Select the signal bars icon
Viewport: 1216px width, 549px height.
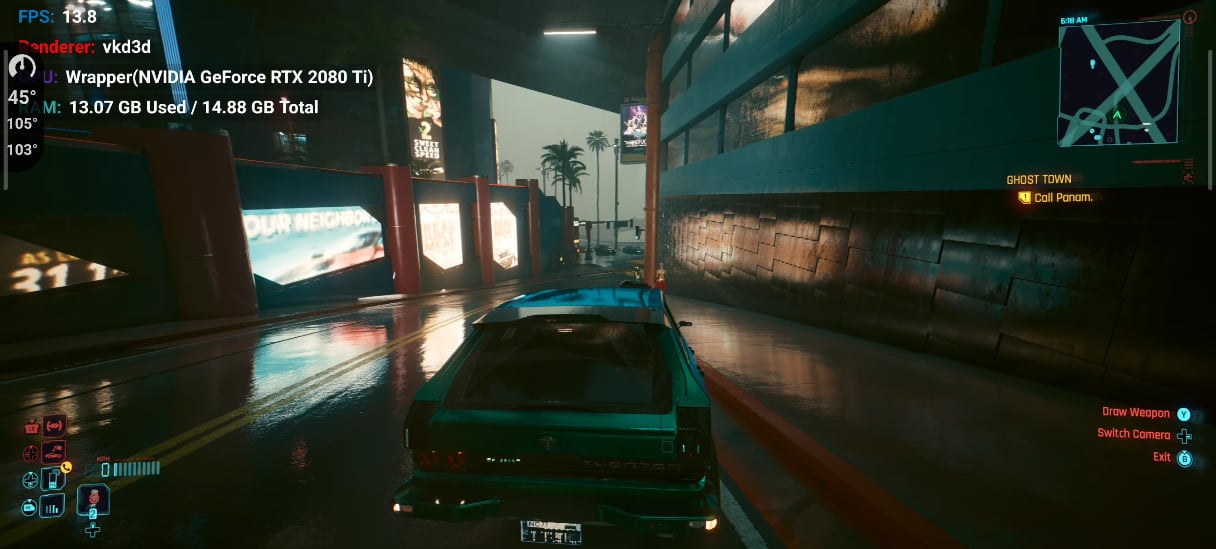[52, 506]
